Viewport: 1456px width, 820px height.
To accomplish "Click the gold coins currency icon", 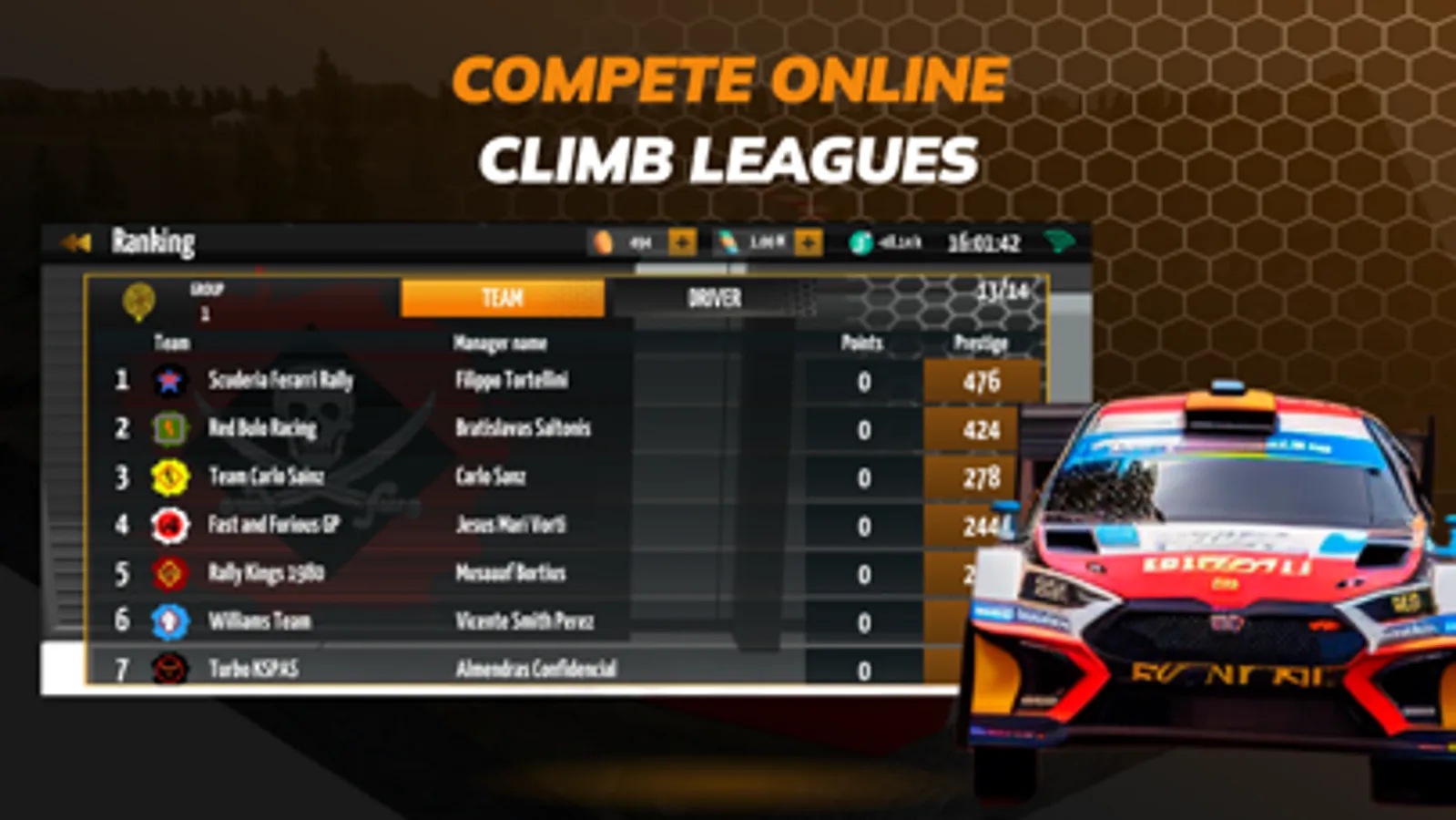I will pyautogui.click(x=604, y=242).
